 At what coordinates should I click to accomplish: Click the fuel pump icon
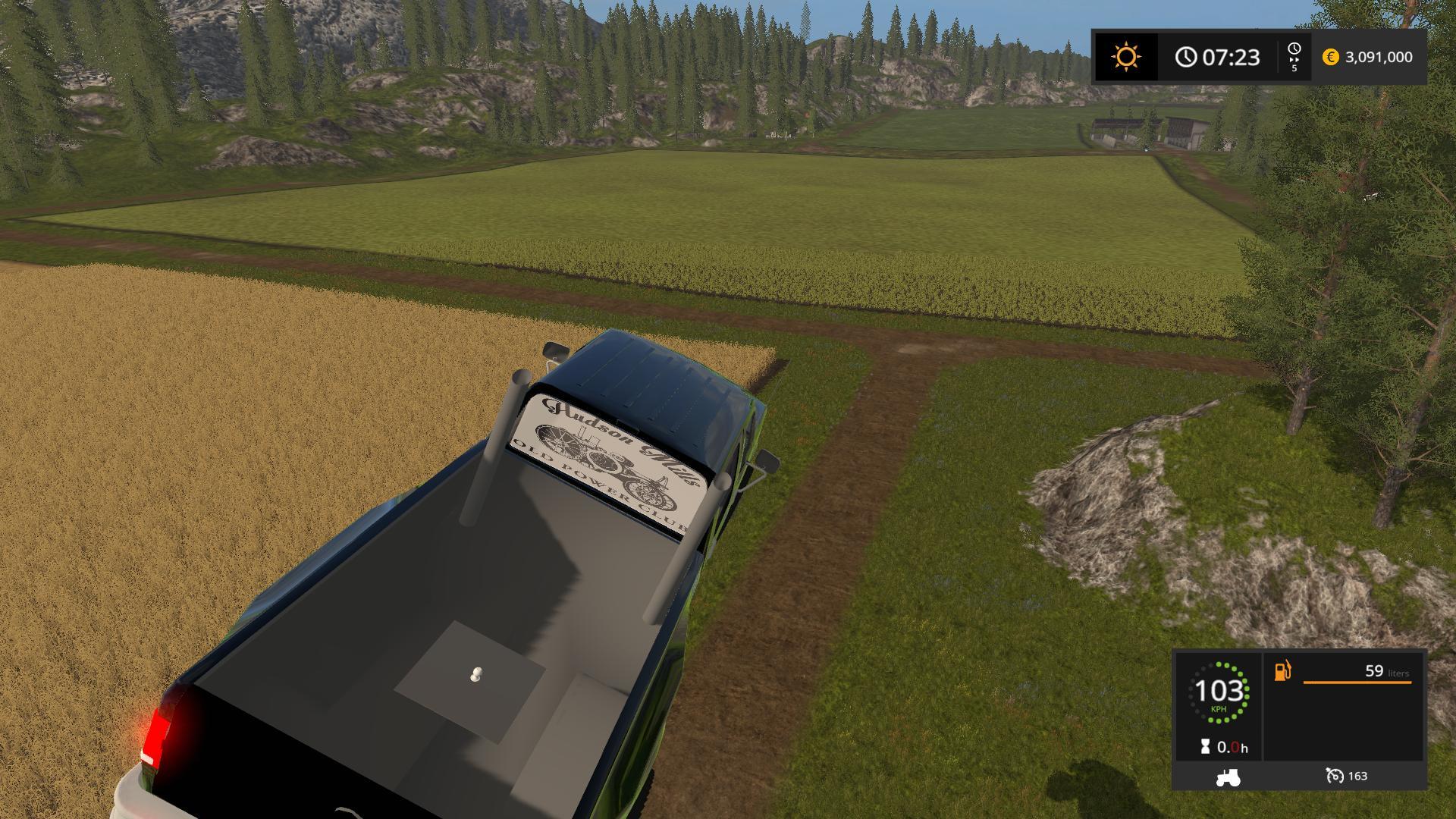[1282, 671]
